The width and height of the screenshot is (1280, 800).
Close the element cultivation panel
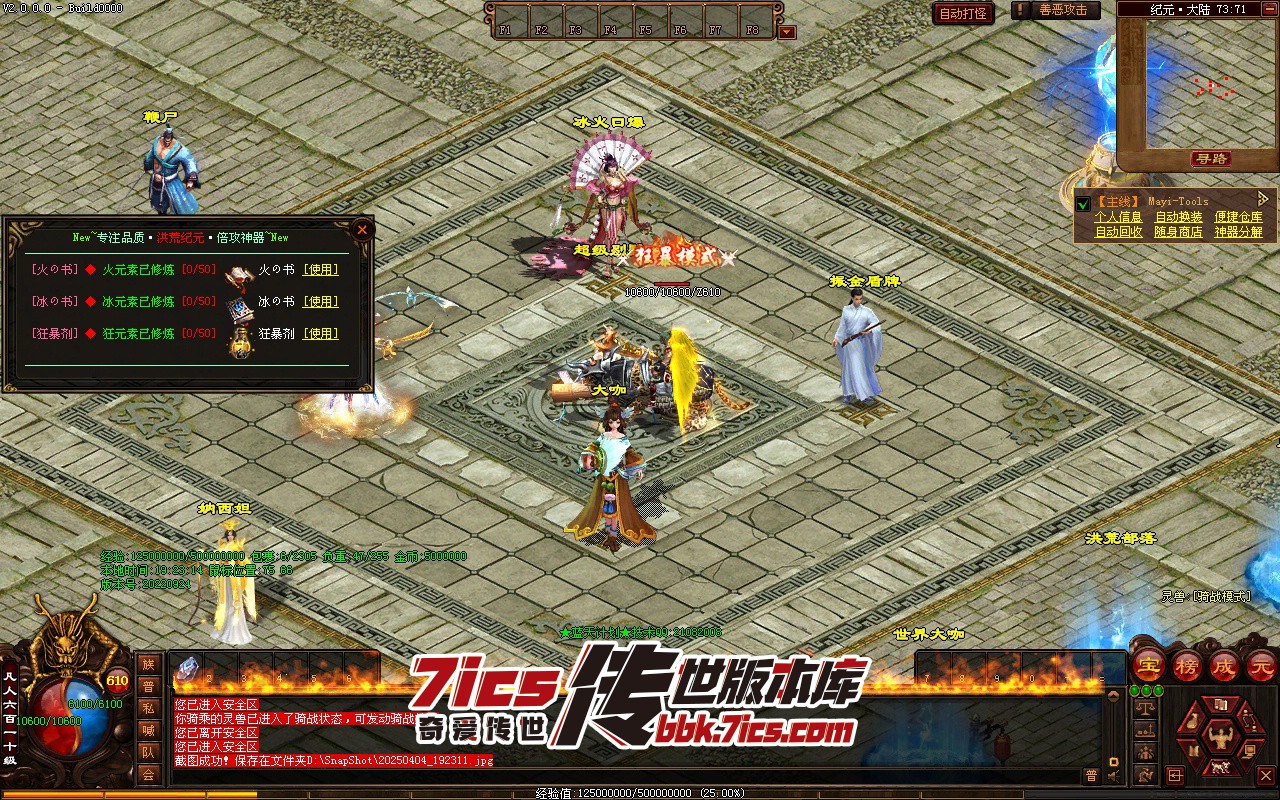[x=362, y=229]
